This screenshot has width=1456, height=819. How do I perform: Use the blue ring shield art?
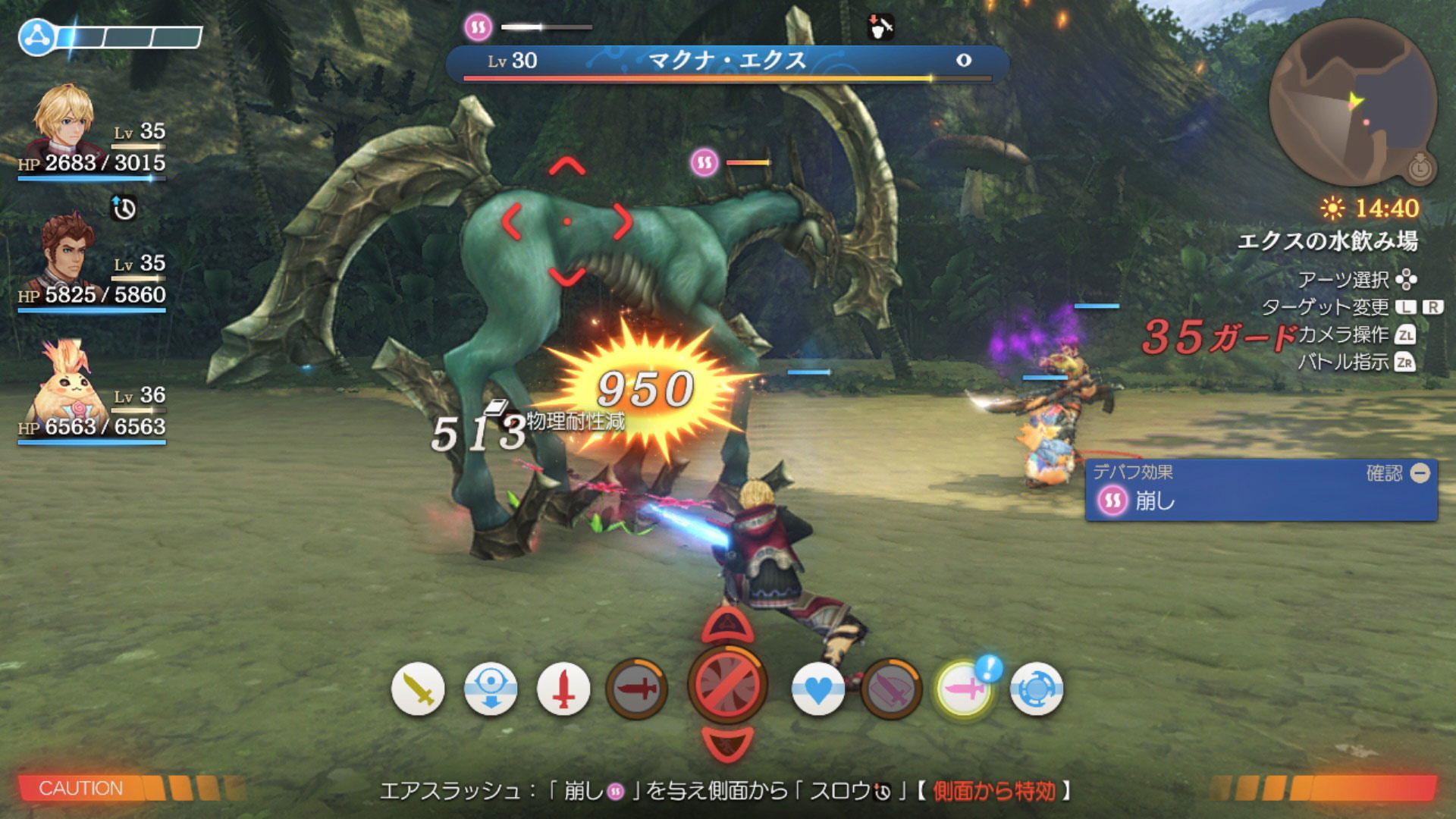point(1037,689)
